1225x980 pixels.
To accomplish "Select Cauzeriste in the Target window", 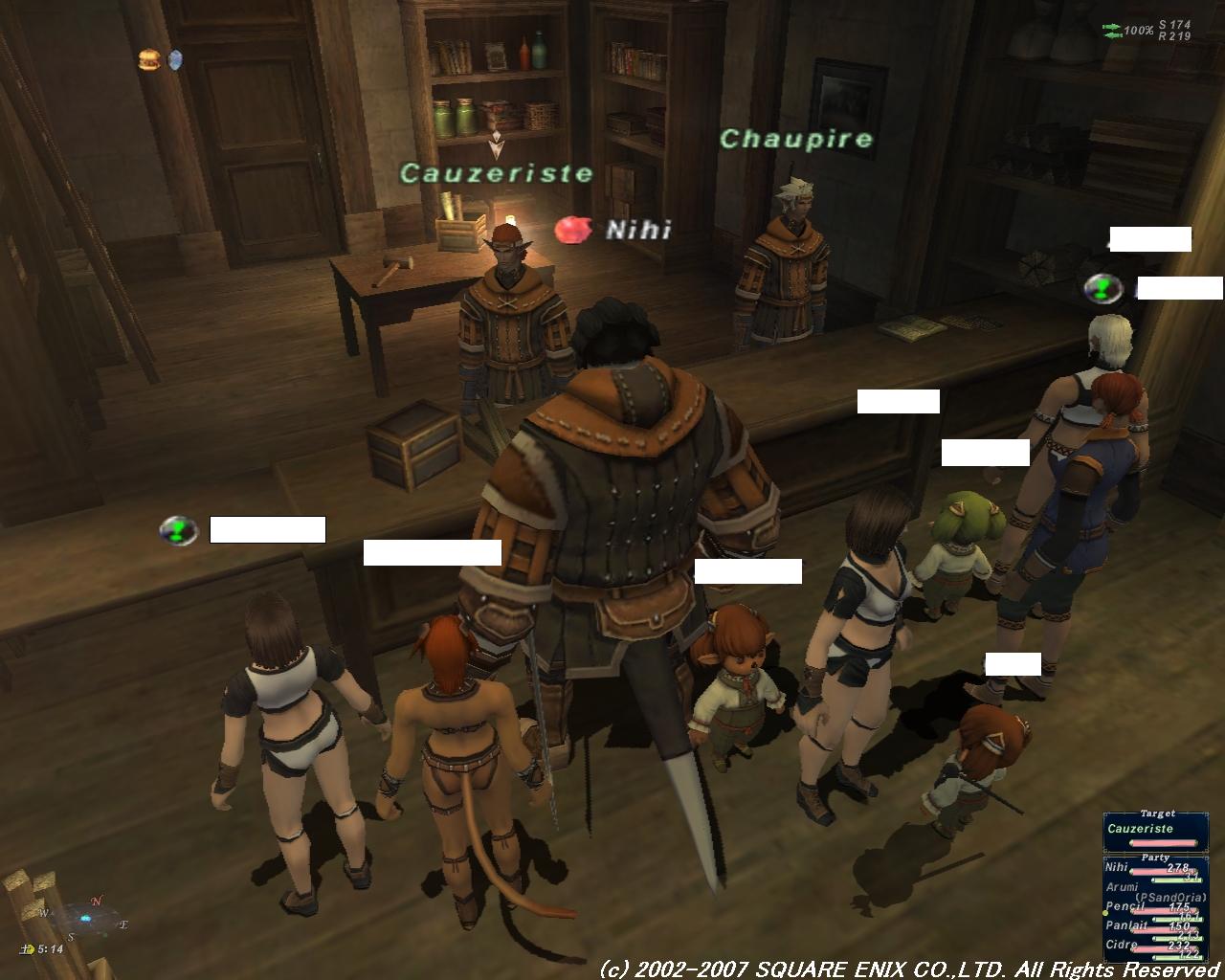I will tap(1140, 829).
